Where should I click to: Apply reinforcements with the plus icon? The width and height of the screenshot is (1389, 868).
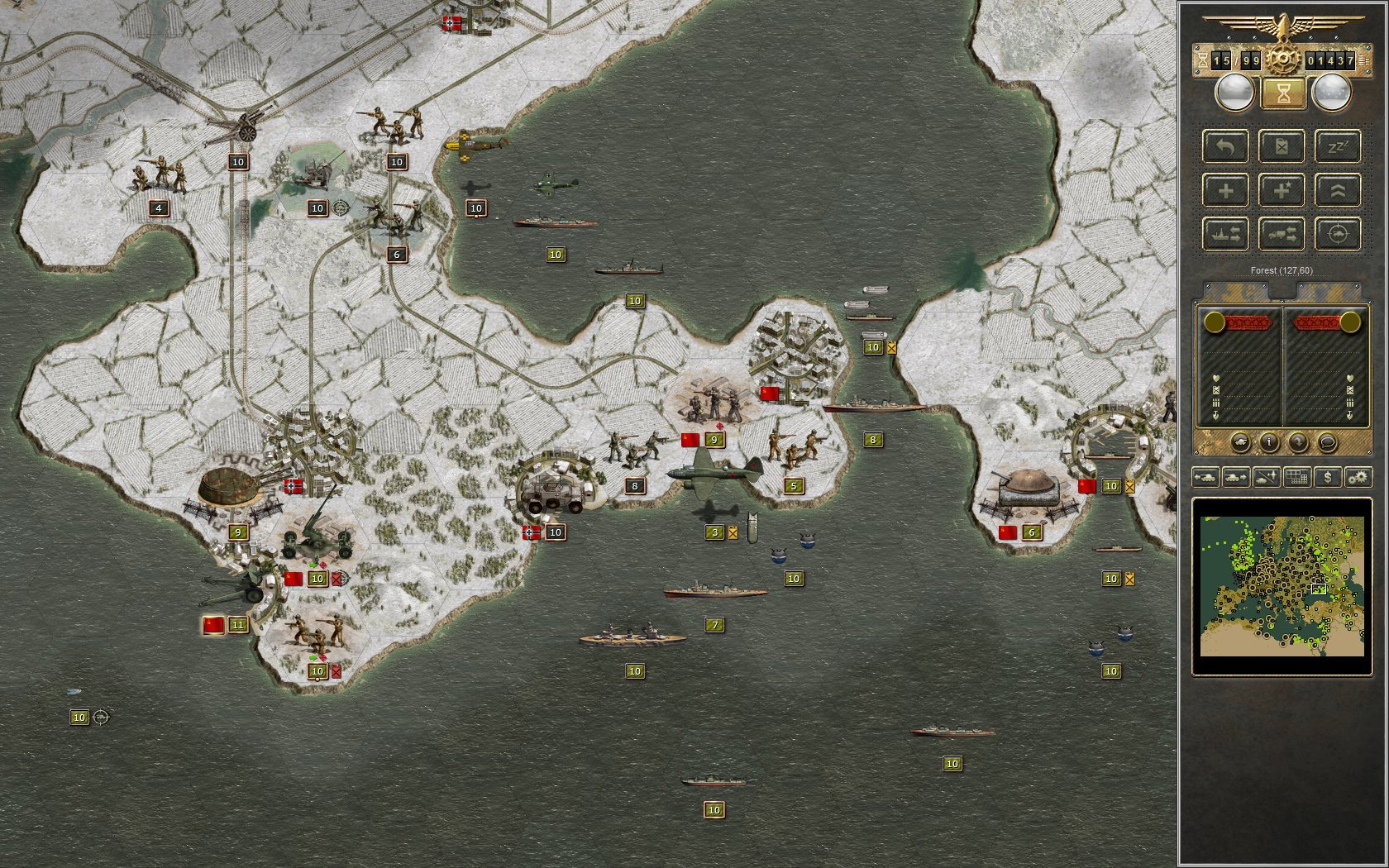tap(1226, 190)
